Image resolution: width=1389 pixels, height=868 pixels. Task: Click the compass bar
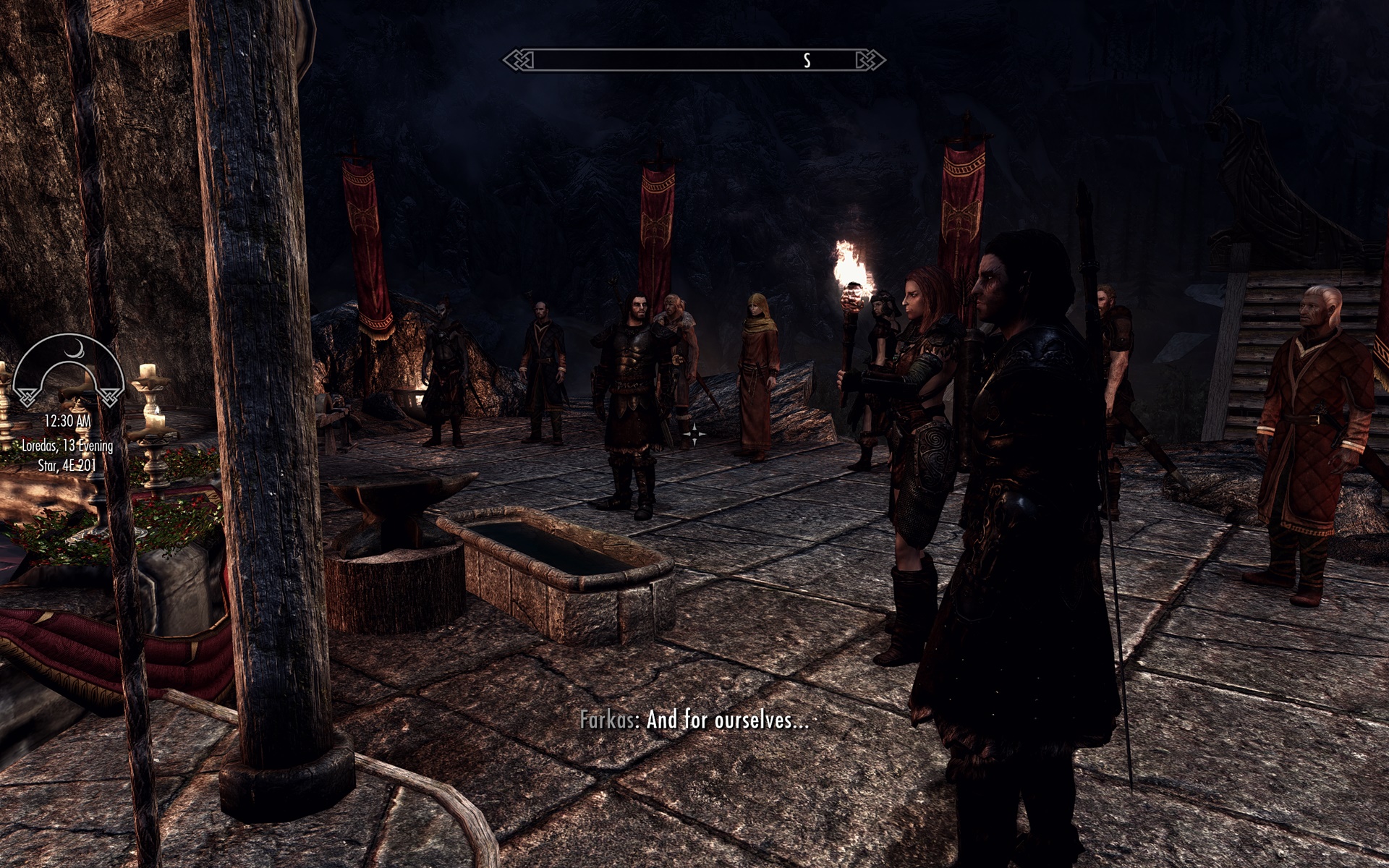(694, 60)
